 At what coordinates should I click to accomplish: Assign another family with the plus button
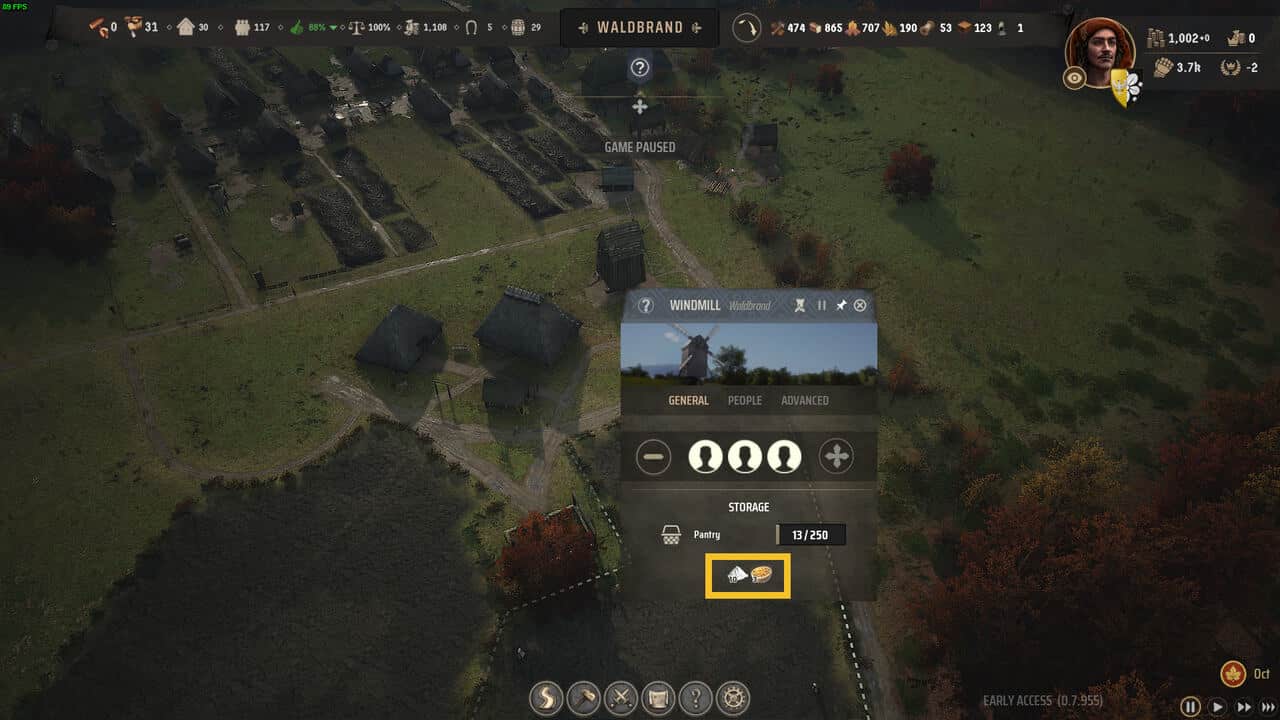click(836, 457)
